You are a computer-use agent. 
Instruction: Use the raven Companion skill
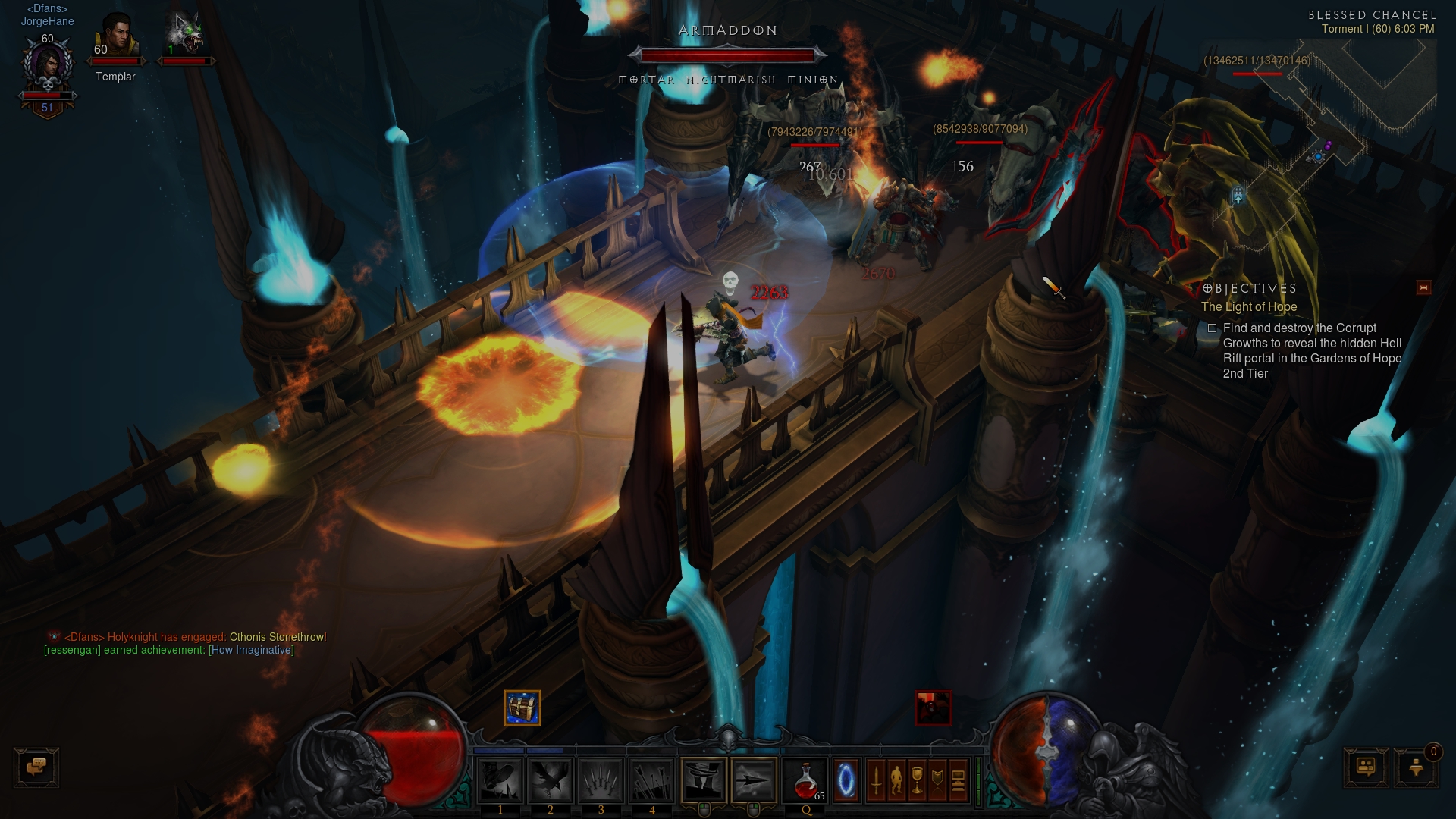click(x=551, y=780)
